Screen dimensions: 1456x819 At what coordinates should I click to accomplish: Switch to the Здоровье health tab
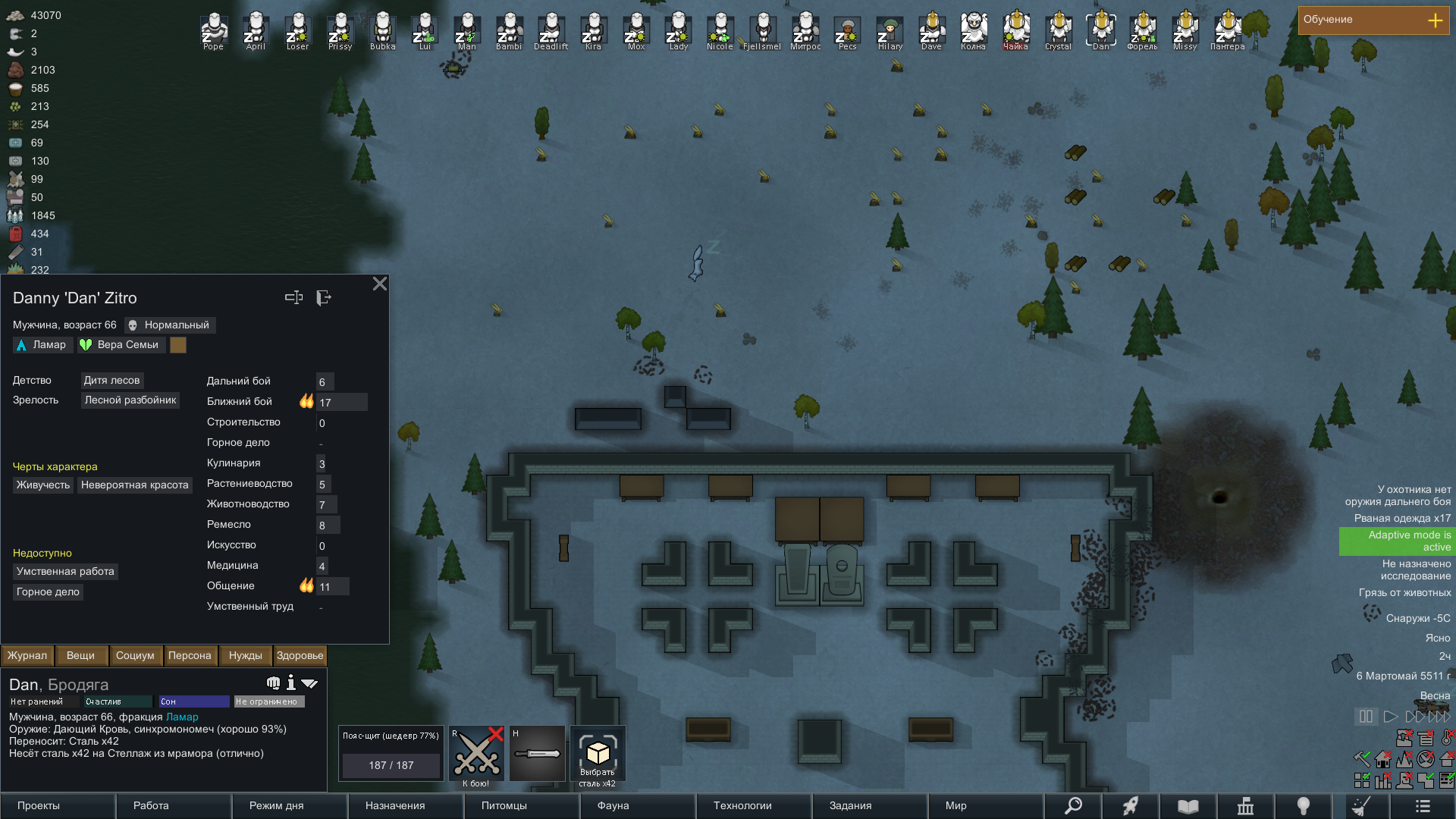300,655
